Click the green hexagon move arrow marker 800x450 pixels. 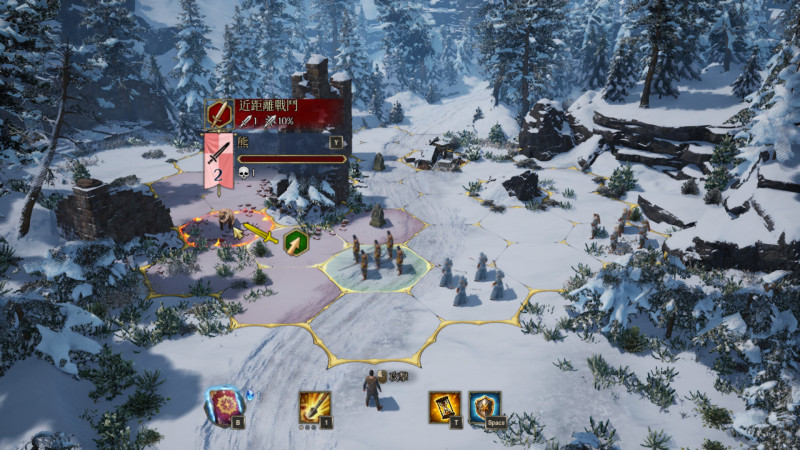pyautogui.click(x=295, y=243)
